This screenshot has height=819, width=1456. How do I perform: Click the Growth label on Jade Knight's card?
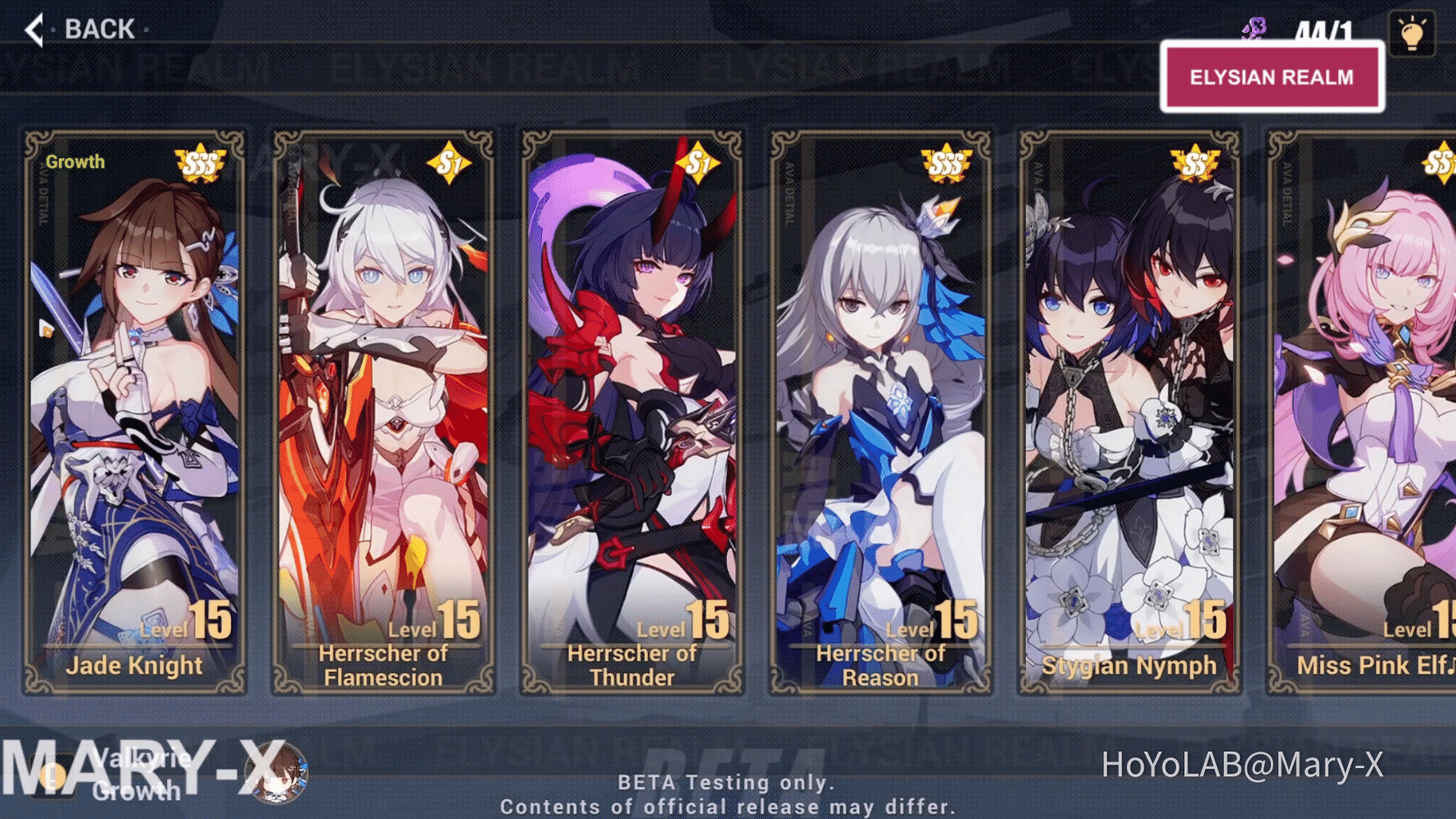point(75,161)
